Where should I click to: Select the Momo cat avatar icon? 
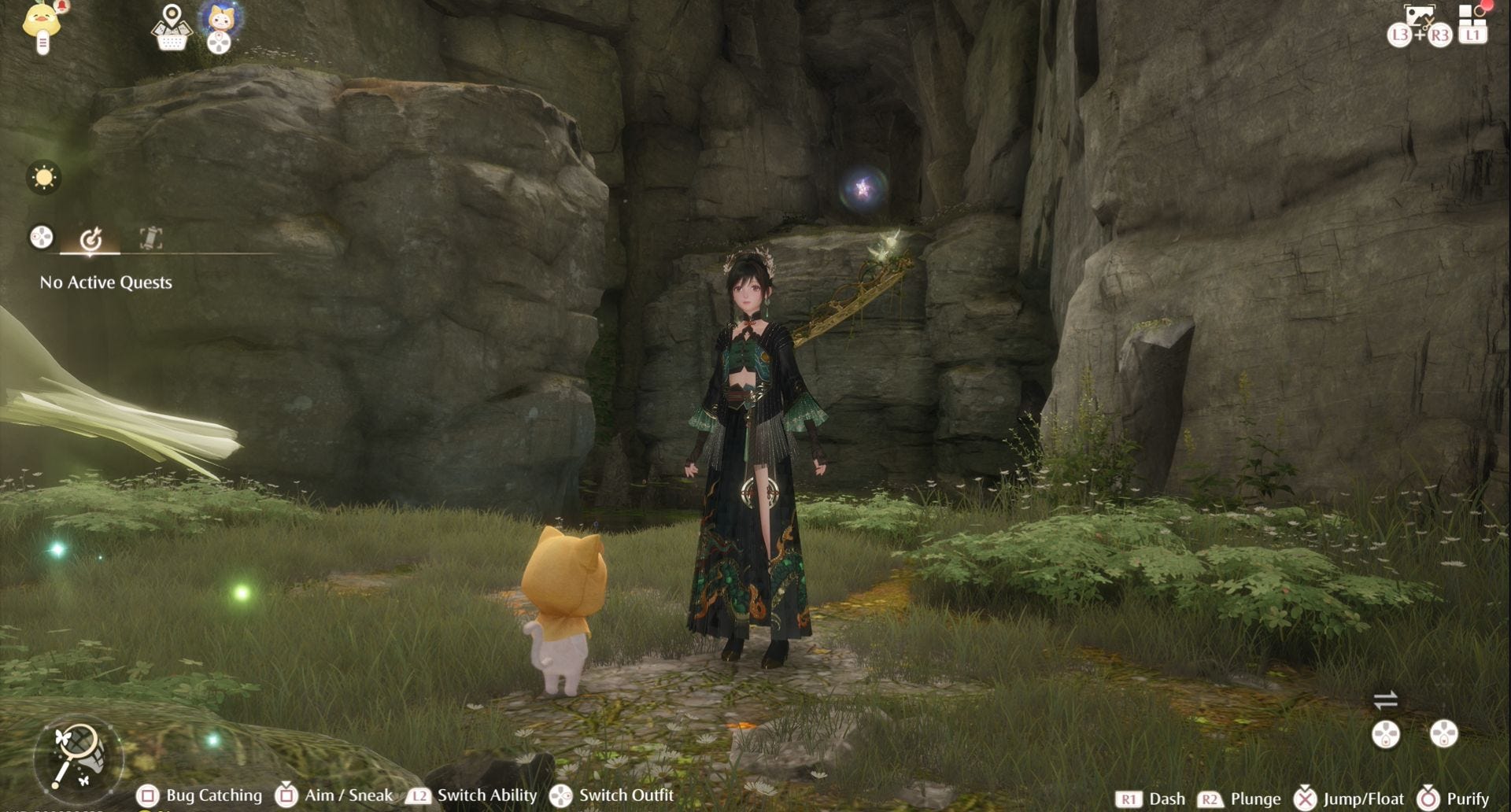pos(220,17)
